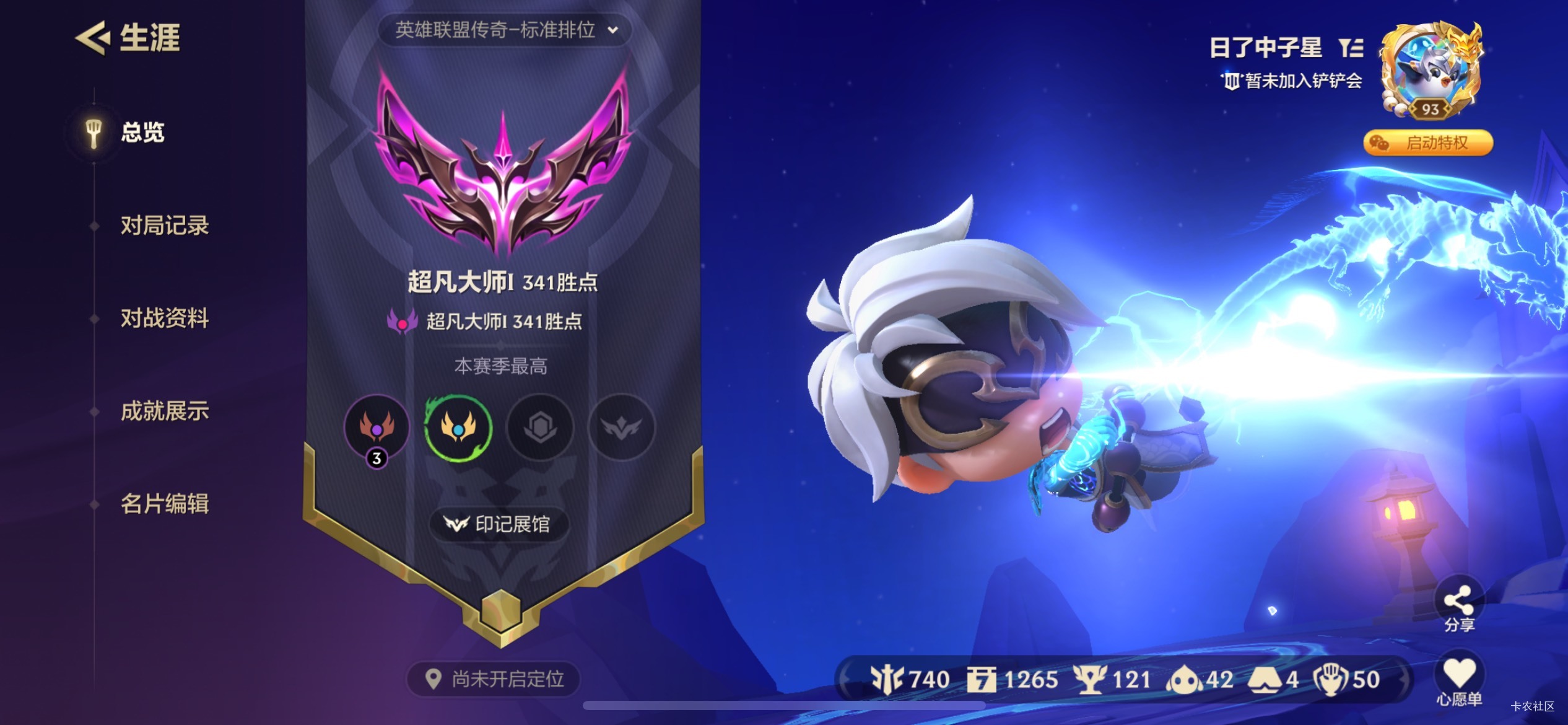Tap 尚未开启定位 to enable location
Screen dimensions: 1568x725
point(495,680)
